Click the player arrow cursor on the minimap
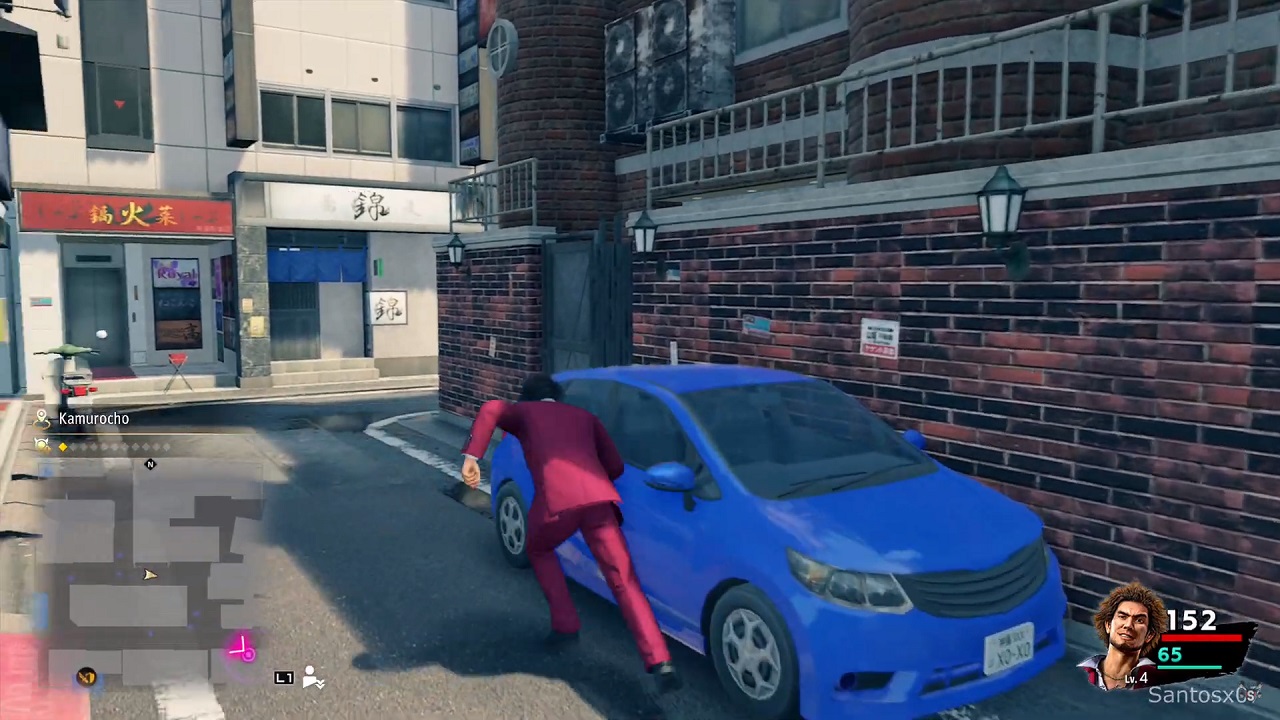Screen dimensions: 1280x720 (149, 575)
